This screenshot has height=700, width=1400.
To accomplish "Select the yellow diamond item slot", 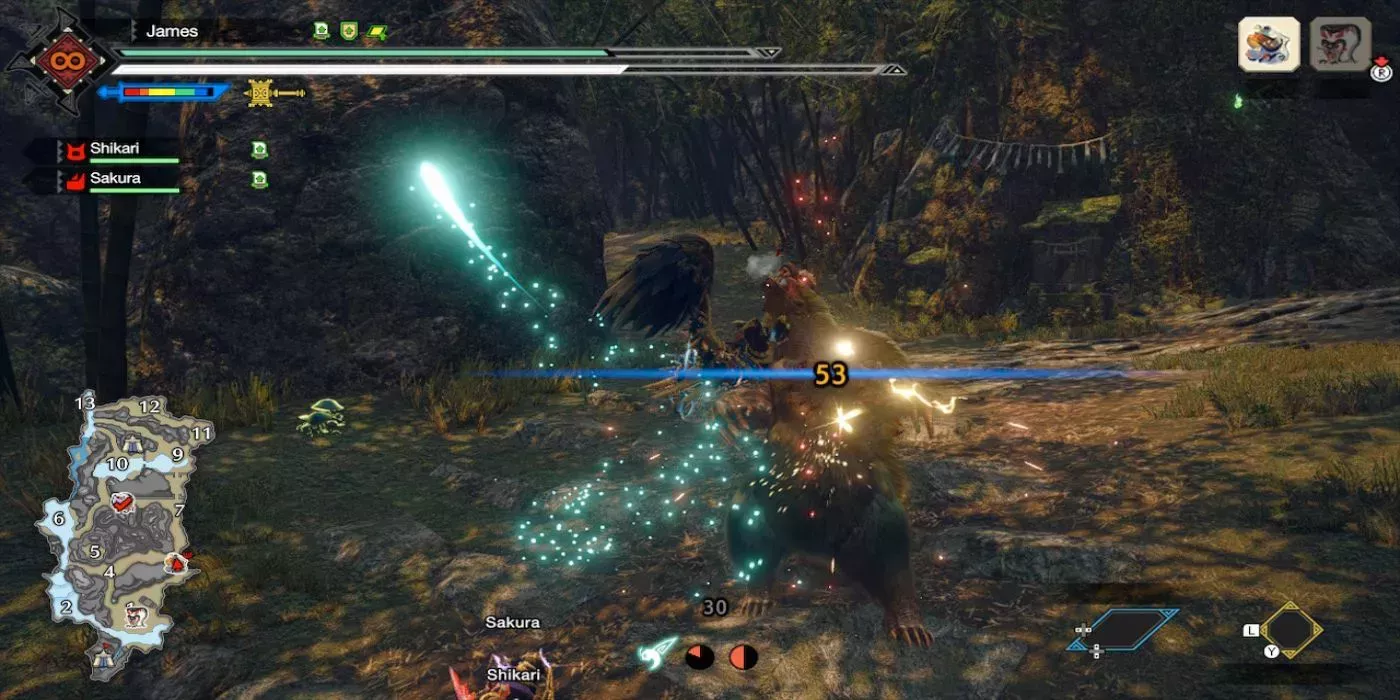I will click(1290, 630).
